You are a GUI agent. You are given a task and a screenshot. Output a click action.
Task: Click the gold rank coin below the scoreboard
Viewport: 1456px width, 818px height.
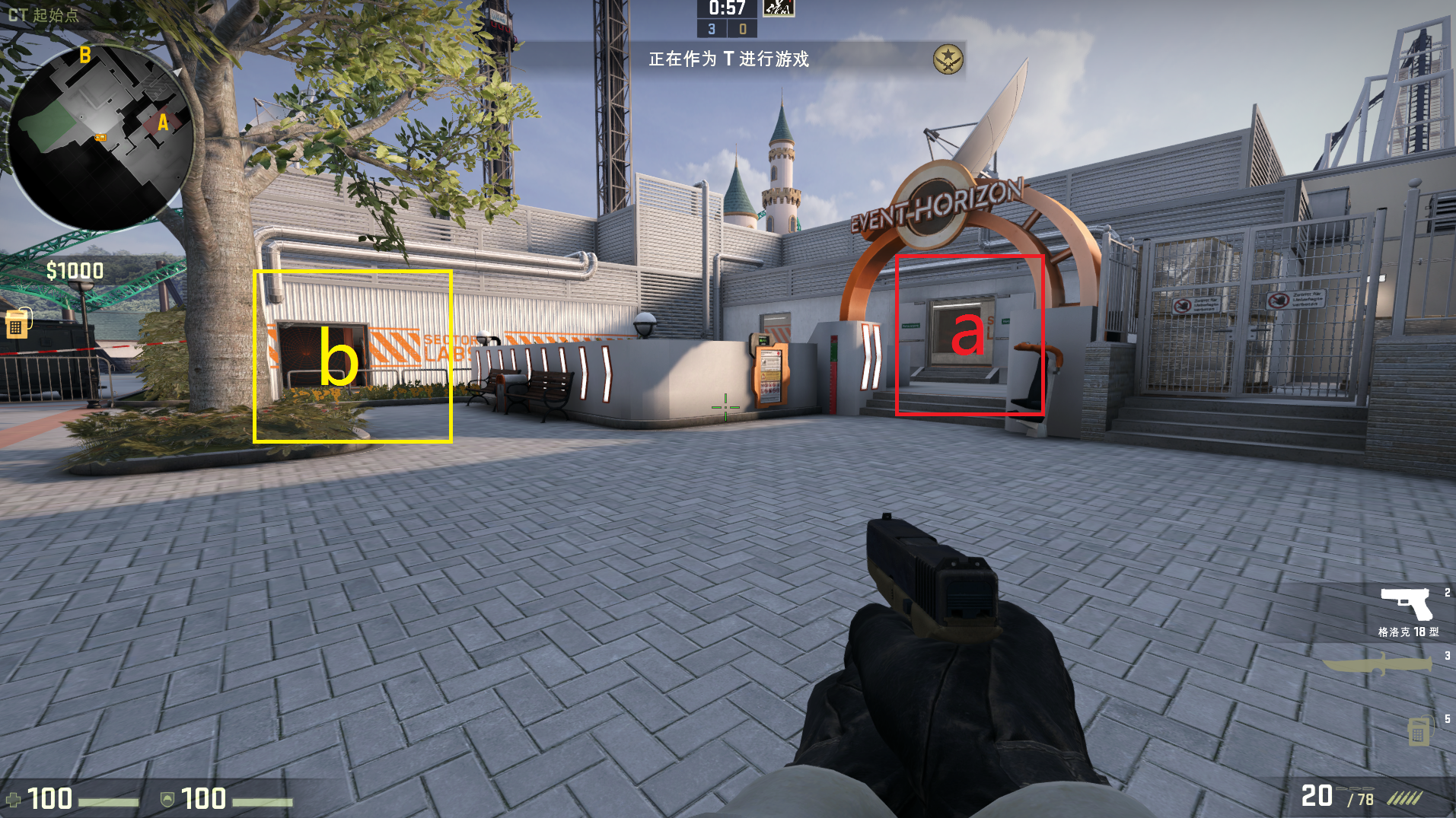click(947, 60)
